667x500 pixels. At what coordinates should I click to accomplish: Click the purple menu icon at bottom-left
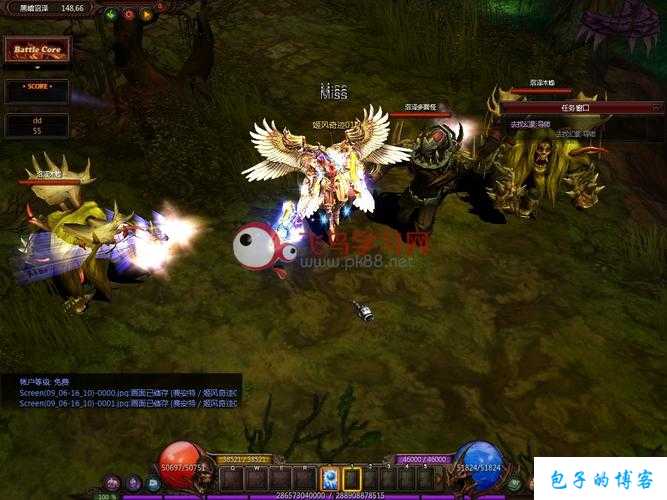tap(112, 484)
